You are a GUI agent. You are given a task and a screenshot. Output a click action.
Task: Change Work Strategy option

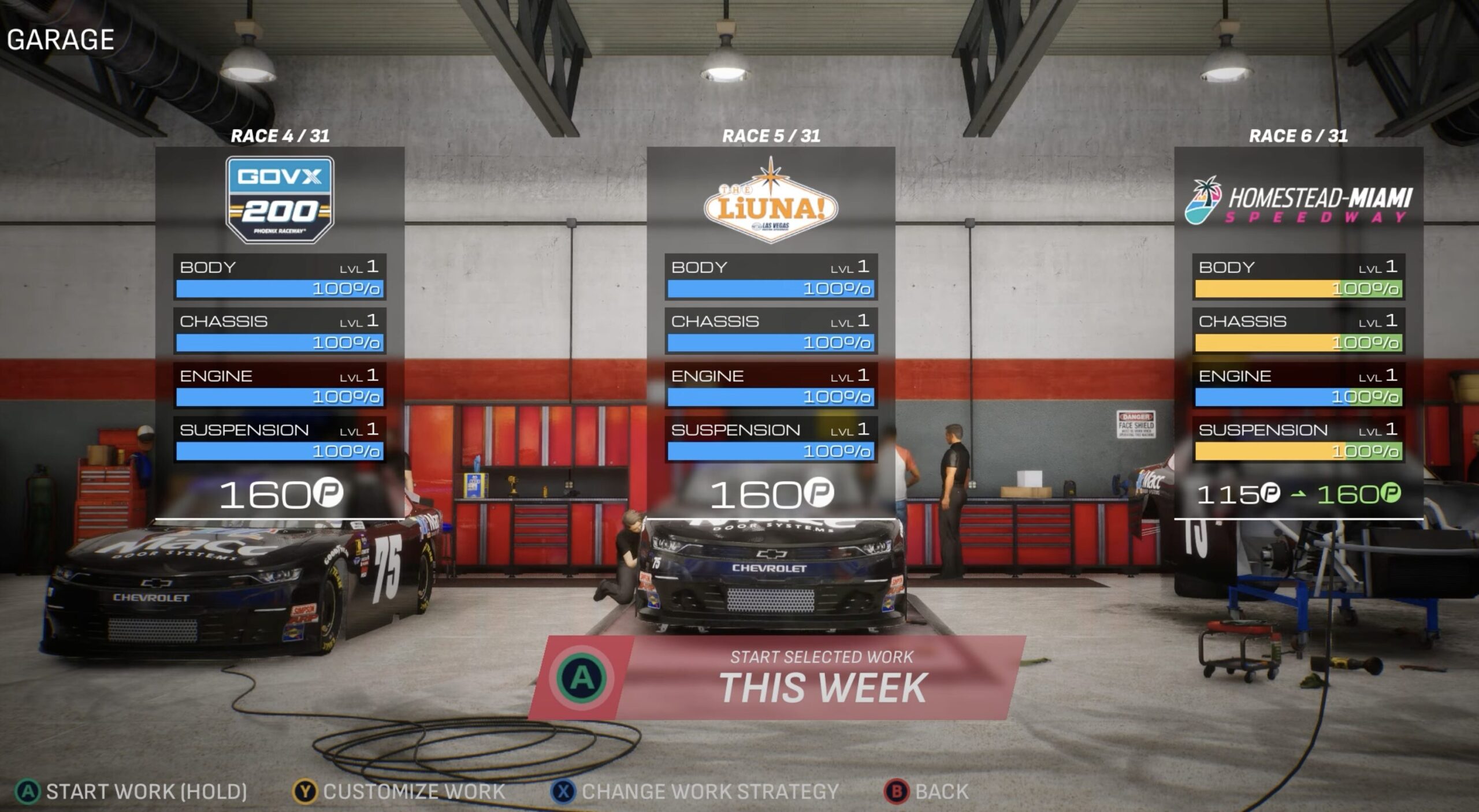[696, 791]
